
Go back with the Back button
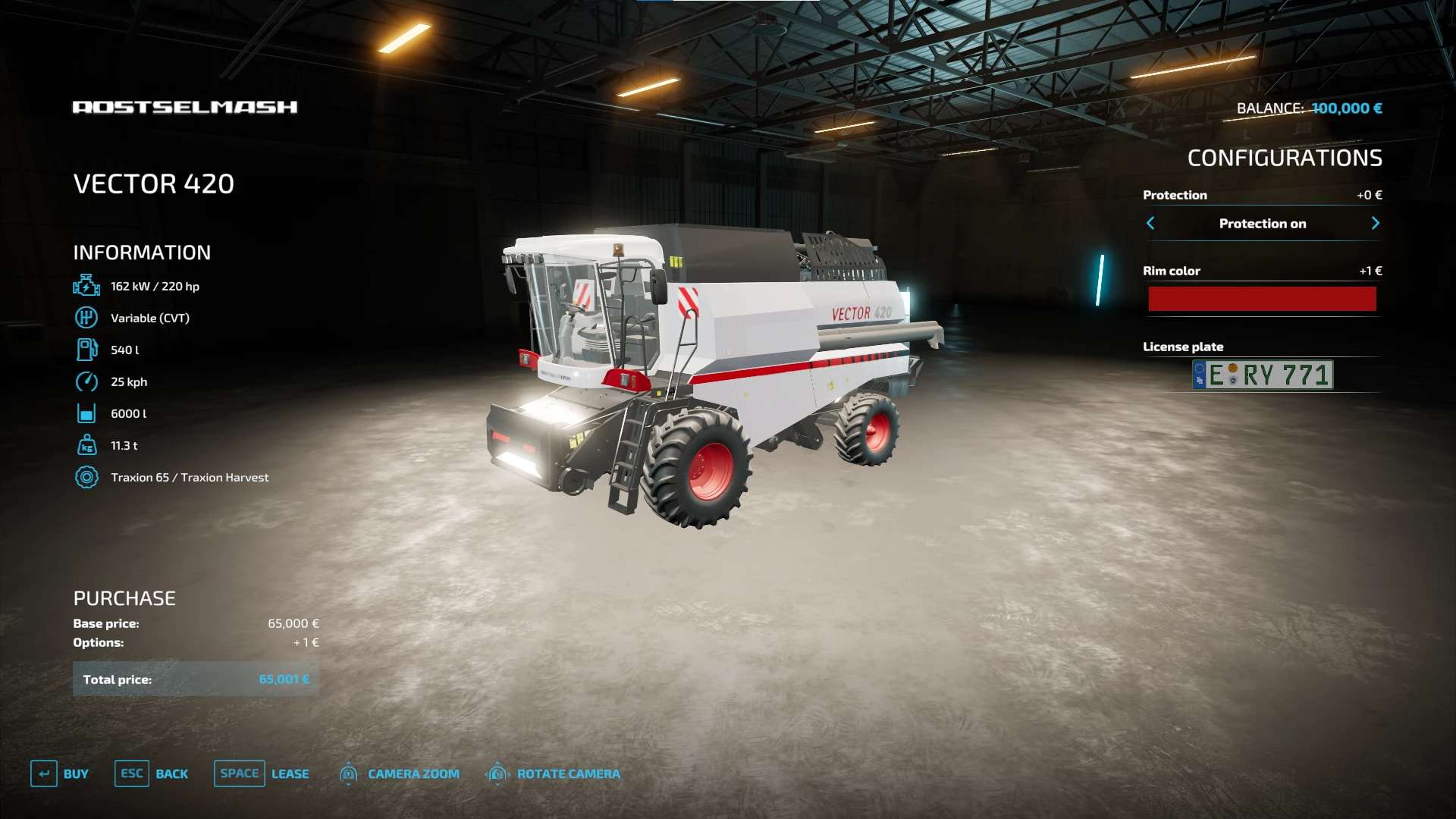(152, 773)
